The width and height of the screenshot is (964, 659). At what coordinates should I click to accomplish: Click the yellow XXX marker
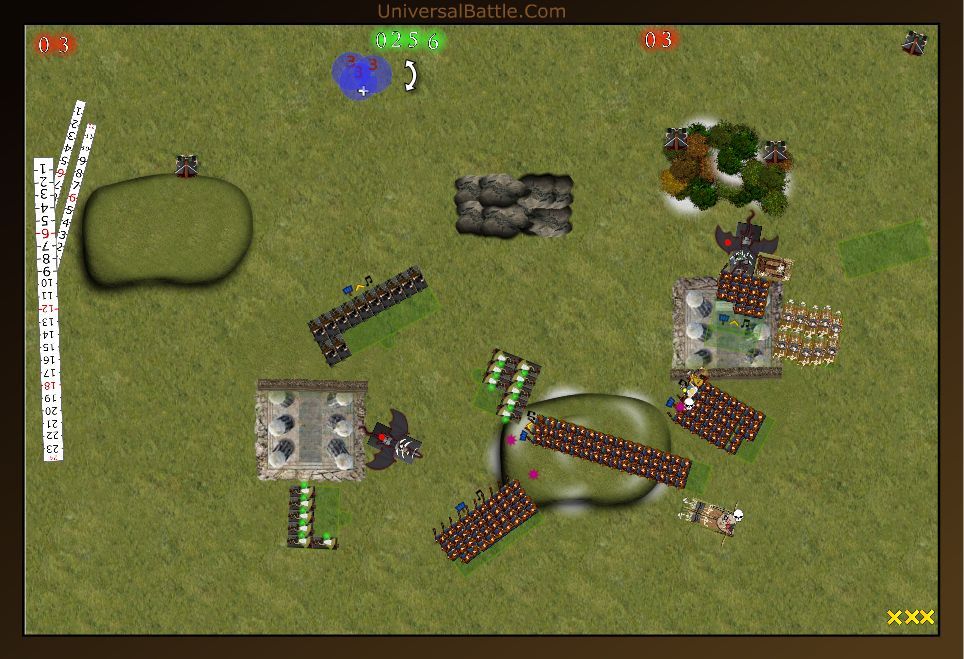tap(910, 617)
